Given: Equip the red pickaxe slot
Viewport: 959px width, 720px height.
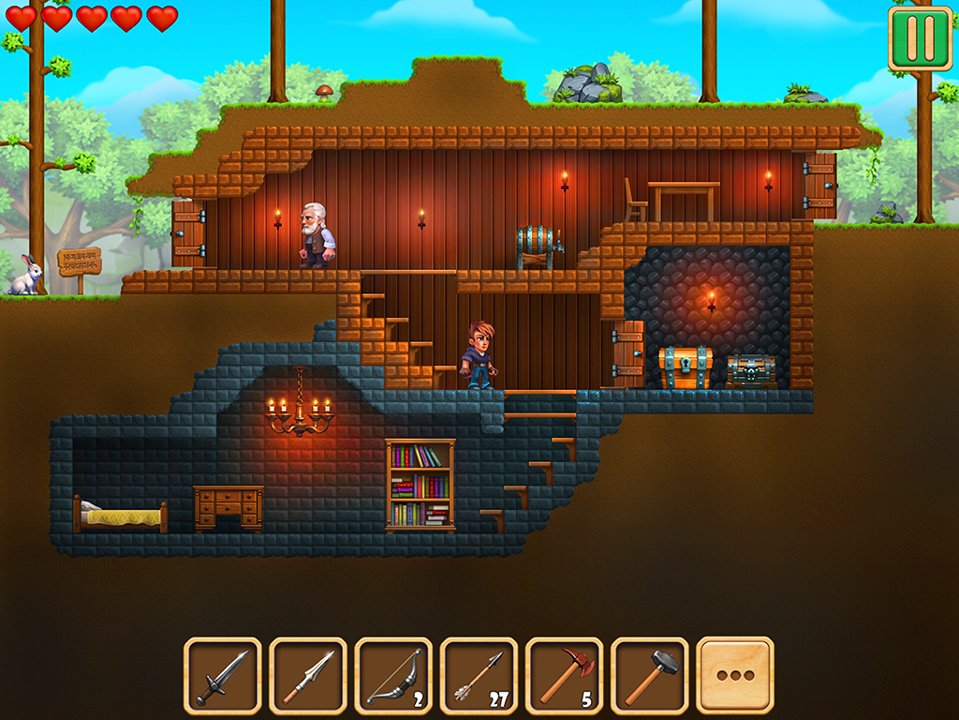Looking at the screenshot, I should pyautogui.click(x=564, y=675).
